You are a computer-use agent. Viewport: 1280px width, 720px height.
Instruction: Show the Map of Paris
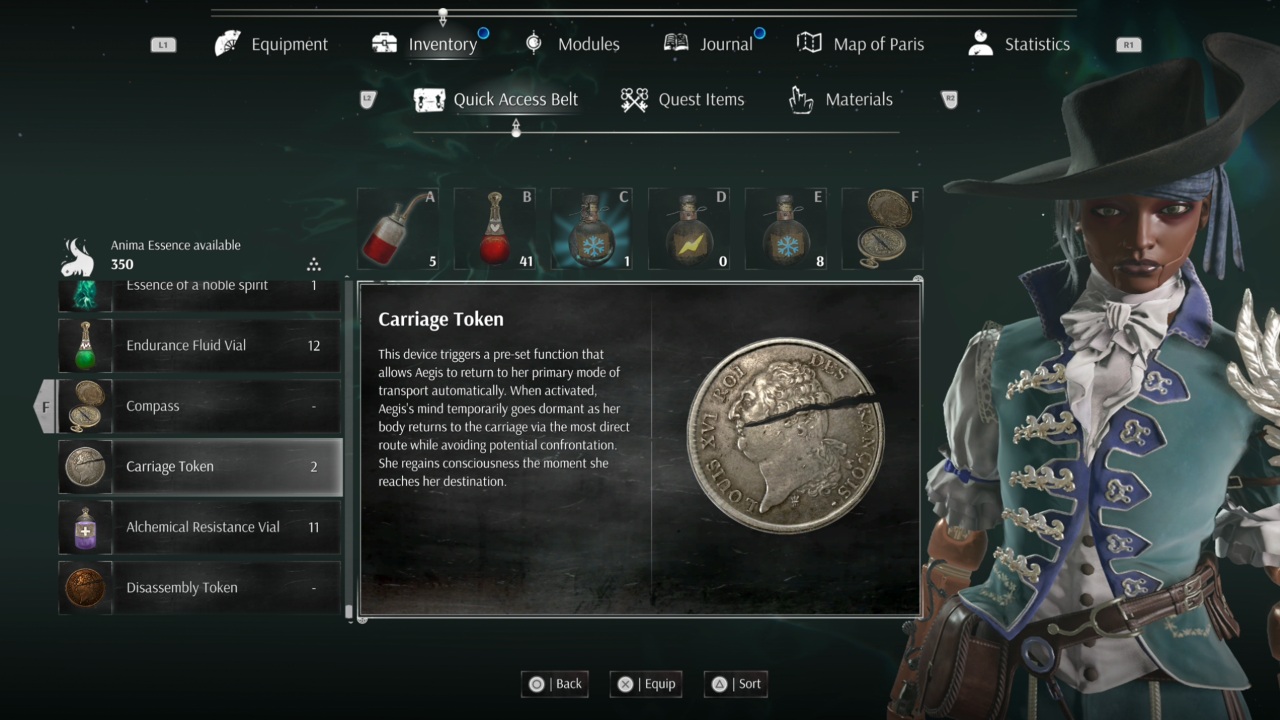click(860, 44)
